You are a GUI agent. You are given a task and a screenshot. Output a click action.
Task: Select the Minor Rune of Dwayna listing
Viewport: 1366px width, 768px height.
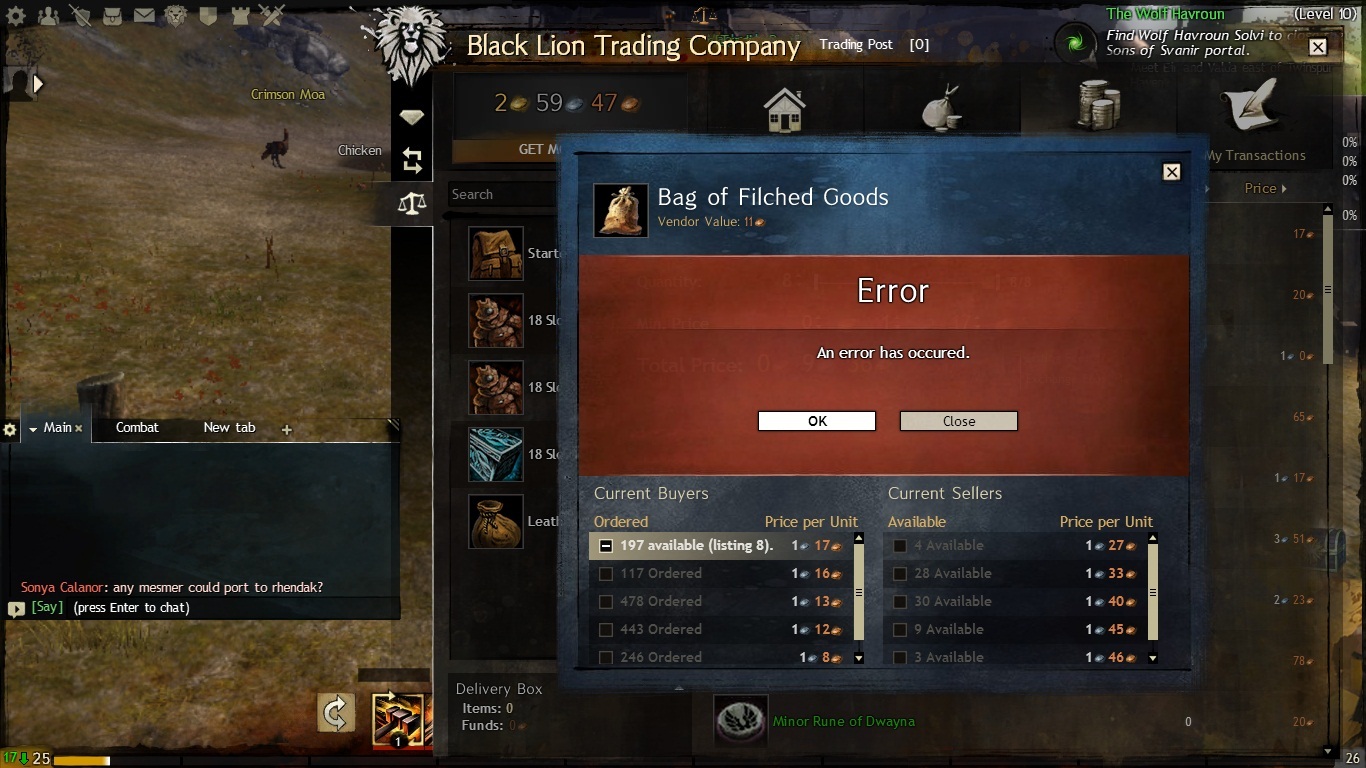point(843,721)
